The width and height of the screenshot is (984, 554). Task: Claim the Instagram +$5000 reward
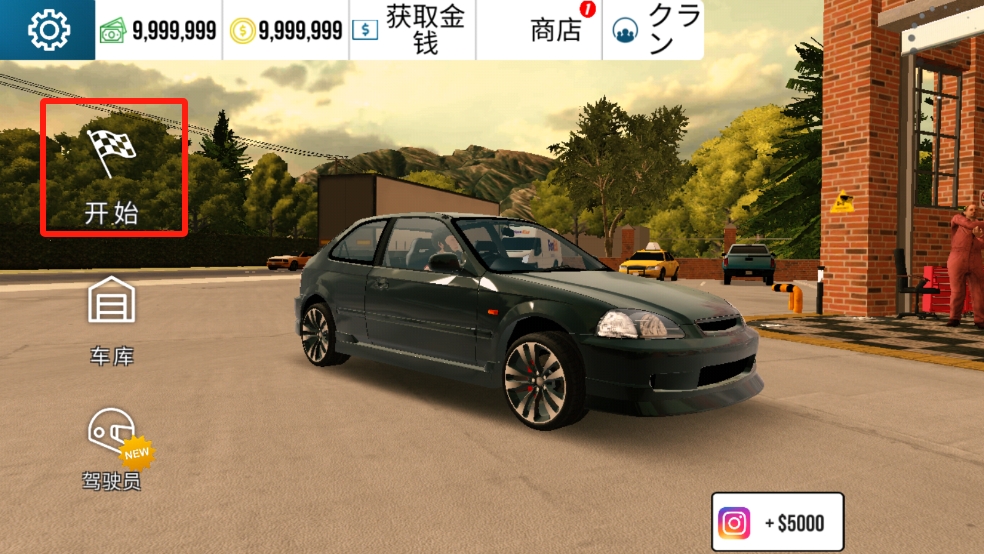pyautogui.click(x=778, y=522)
